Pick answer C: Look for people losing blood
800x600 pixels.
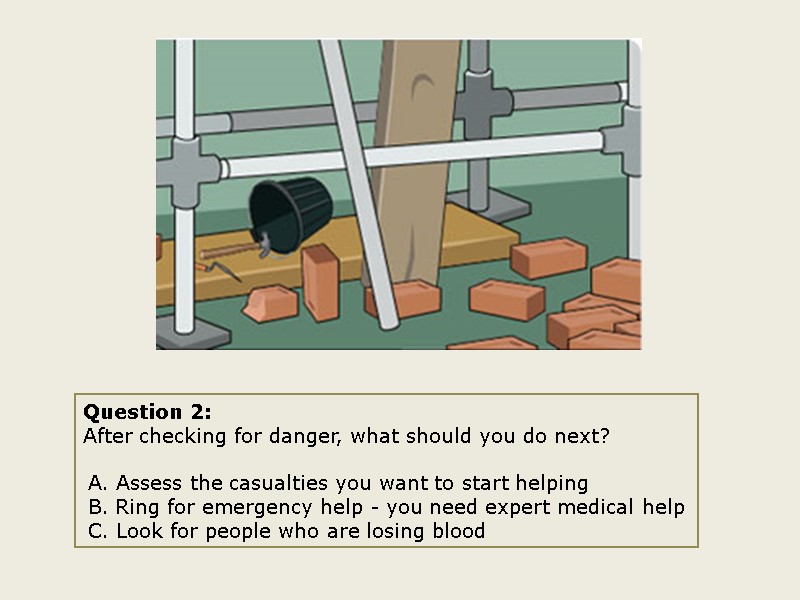pos(286,531)
